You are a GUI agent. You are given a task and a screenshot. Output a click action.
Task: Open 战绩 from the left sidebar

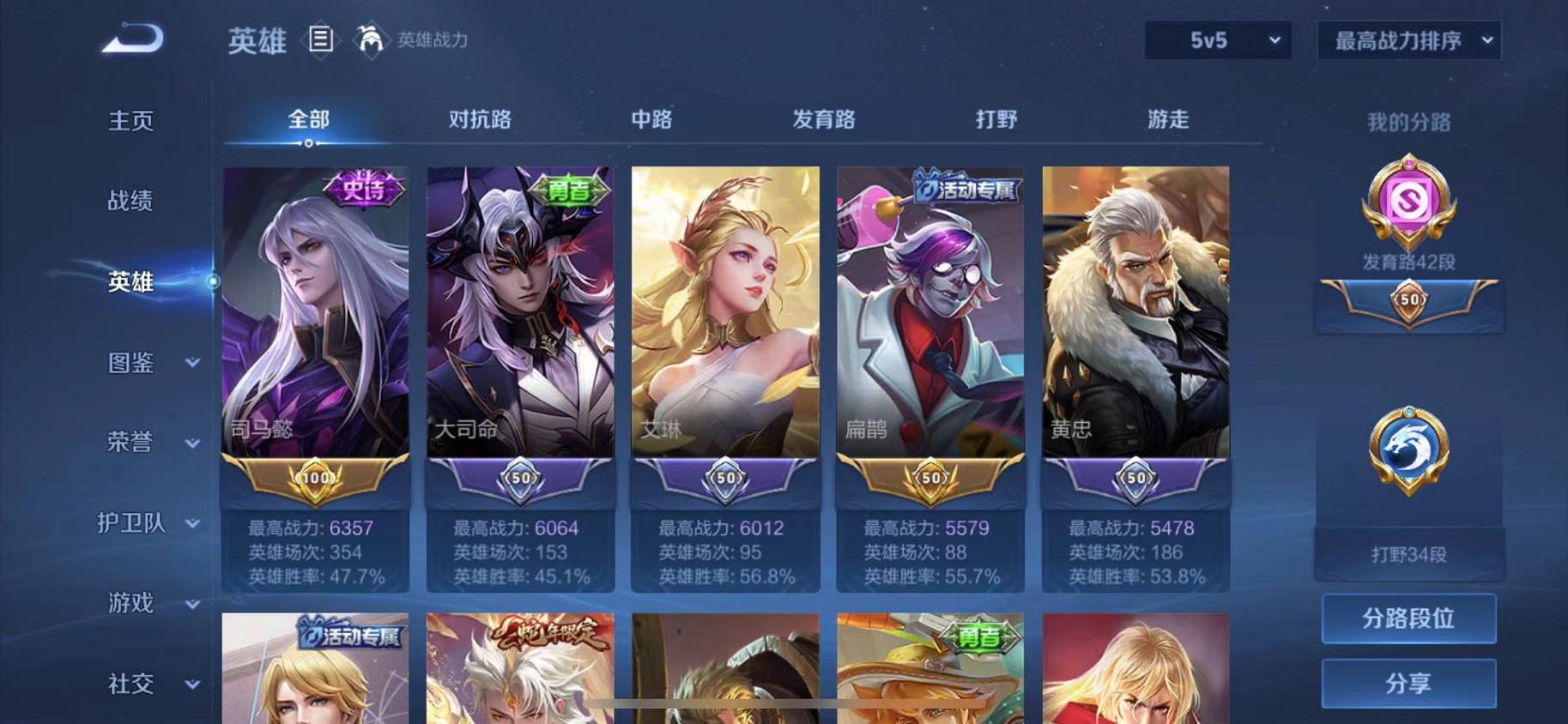(x=130, y=201)
